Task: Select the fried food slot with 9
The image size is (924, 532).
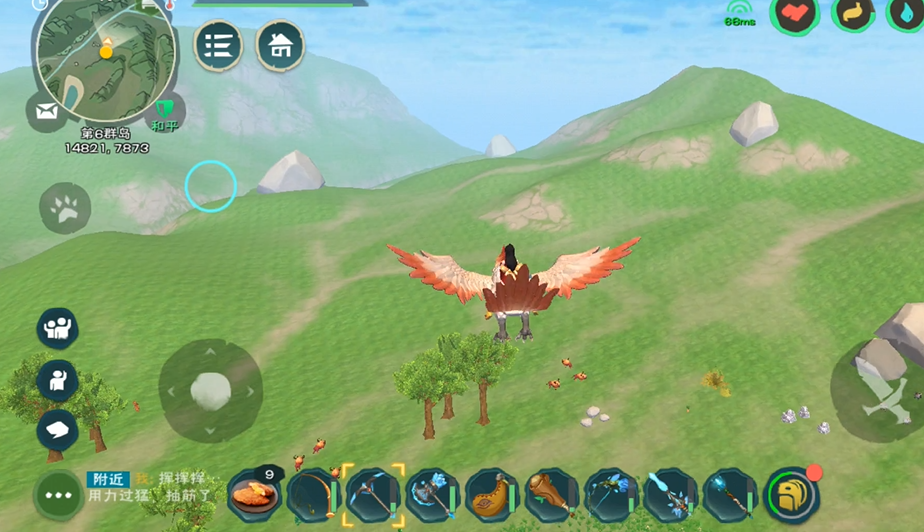Action: (x=253, y=494)
